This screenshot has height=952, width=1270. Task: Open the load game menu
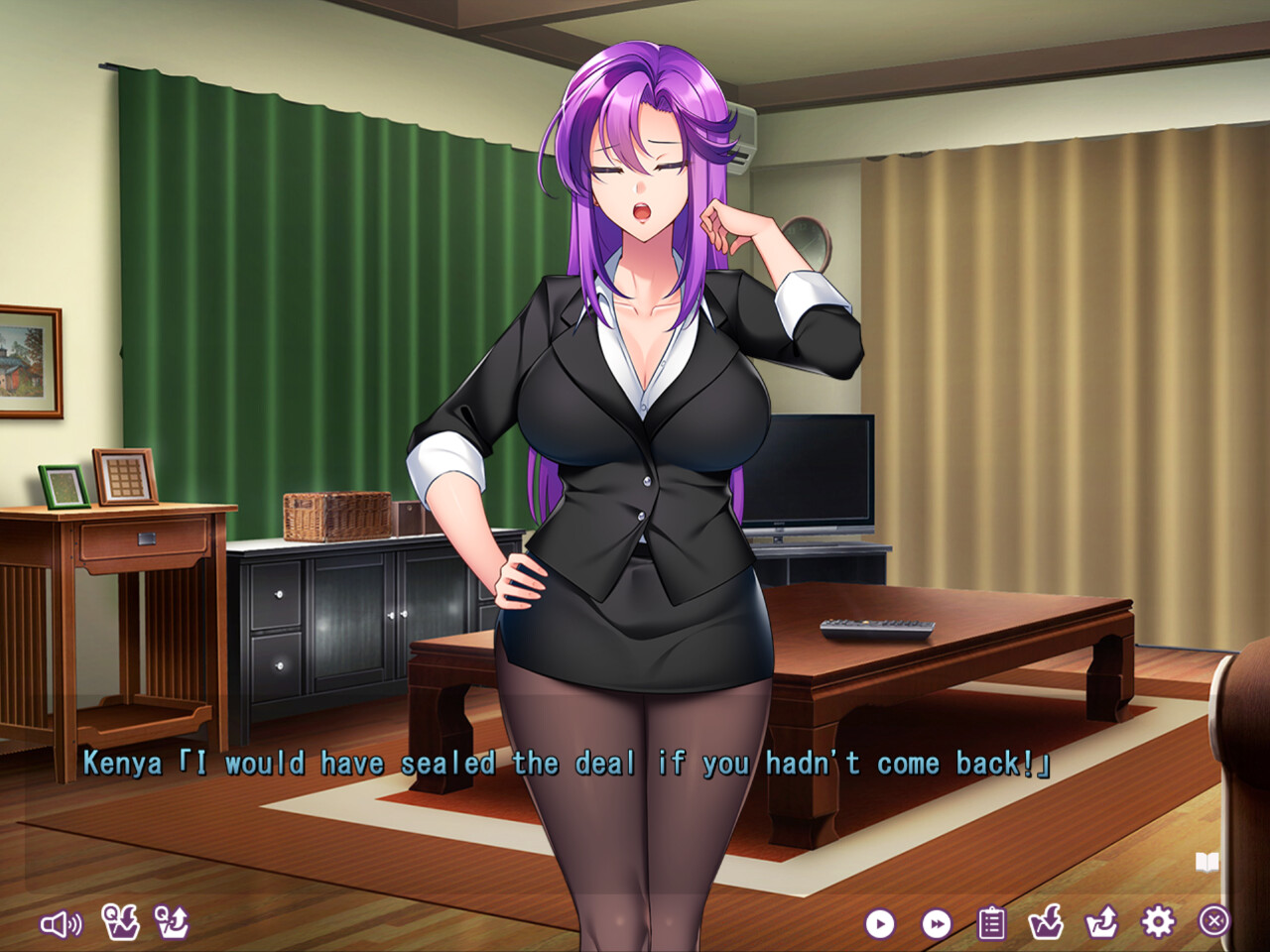pos(1101,922)
